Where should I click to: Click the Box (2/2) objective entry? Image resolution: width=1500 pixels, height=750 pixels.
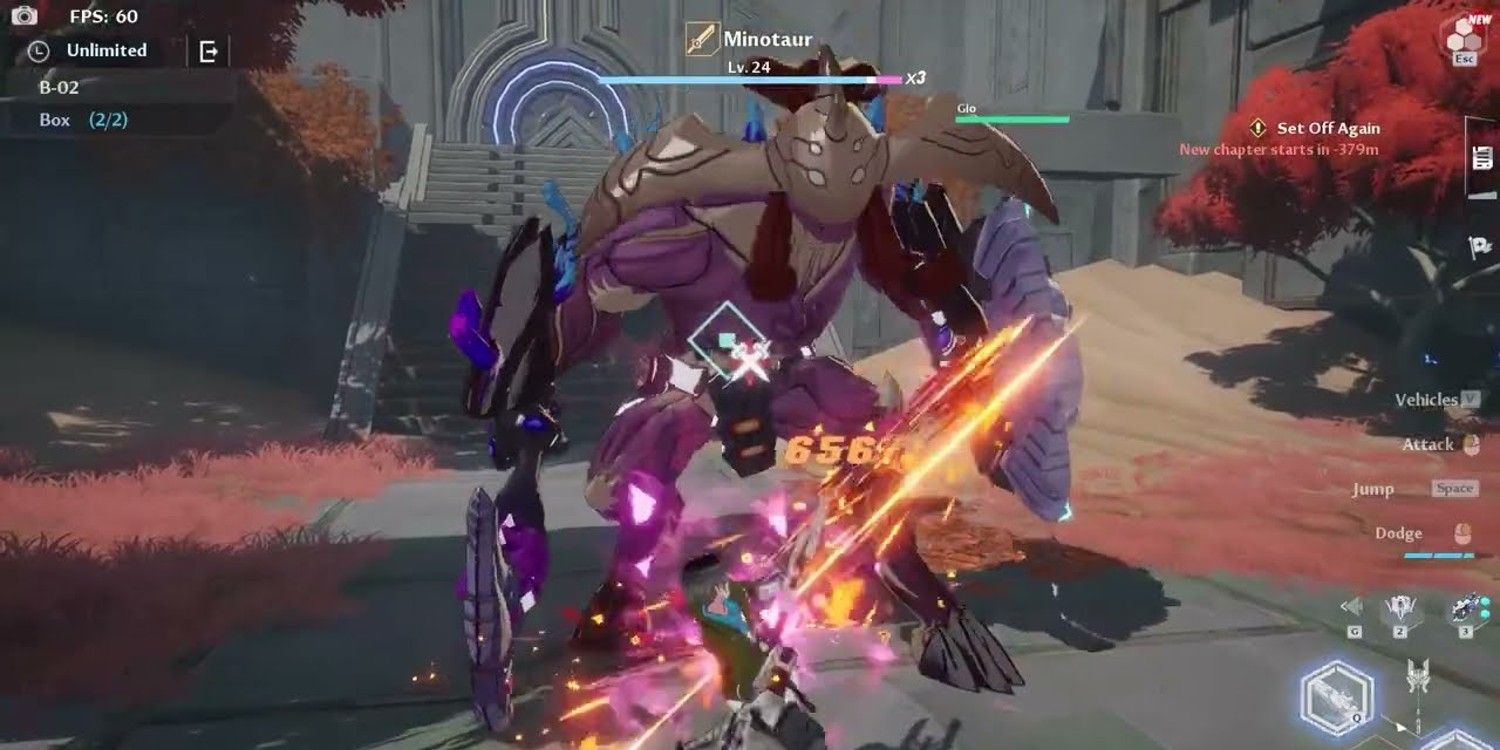tap(82, 118)
